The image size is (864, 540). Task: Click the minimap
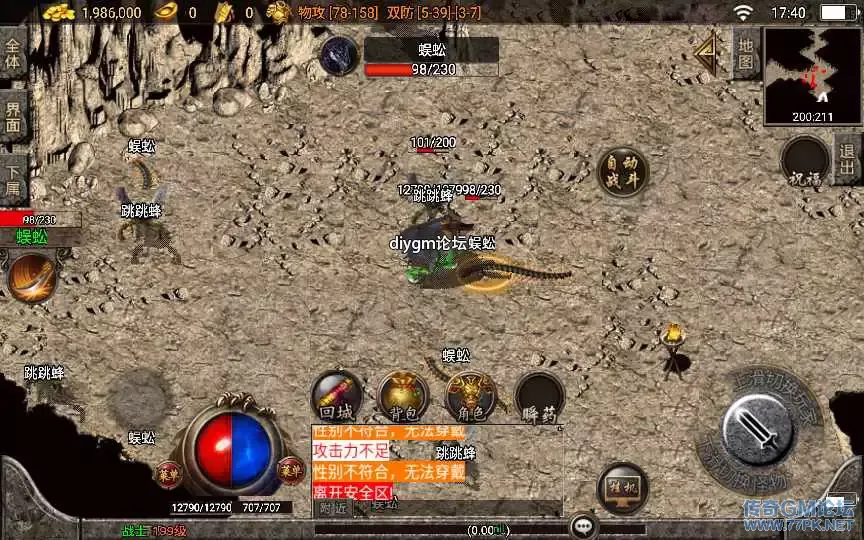coord(811,76)
